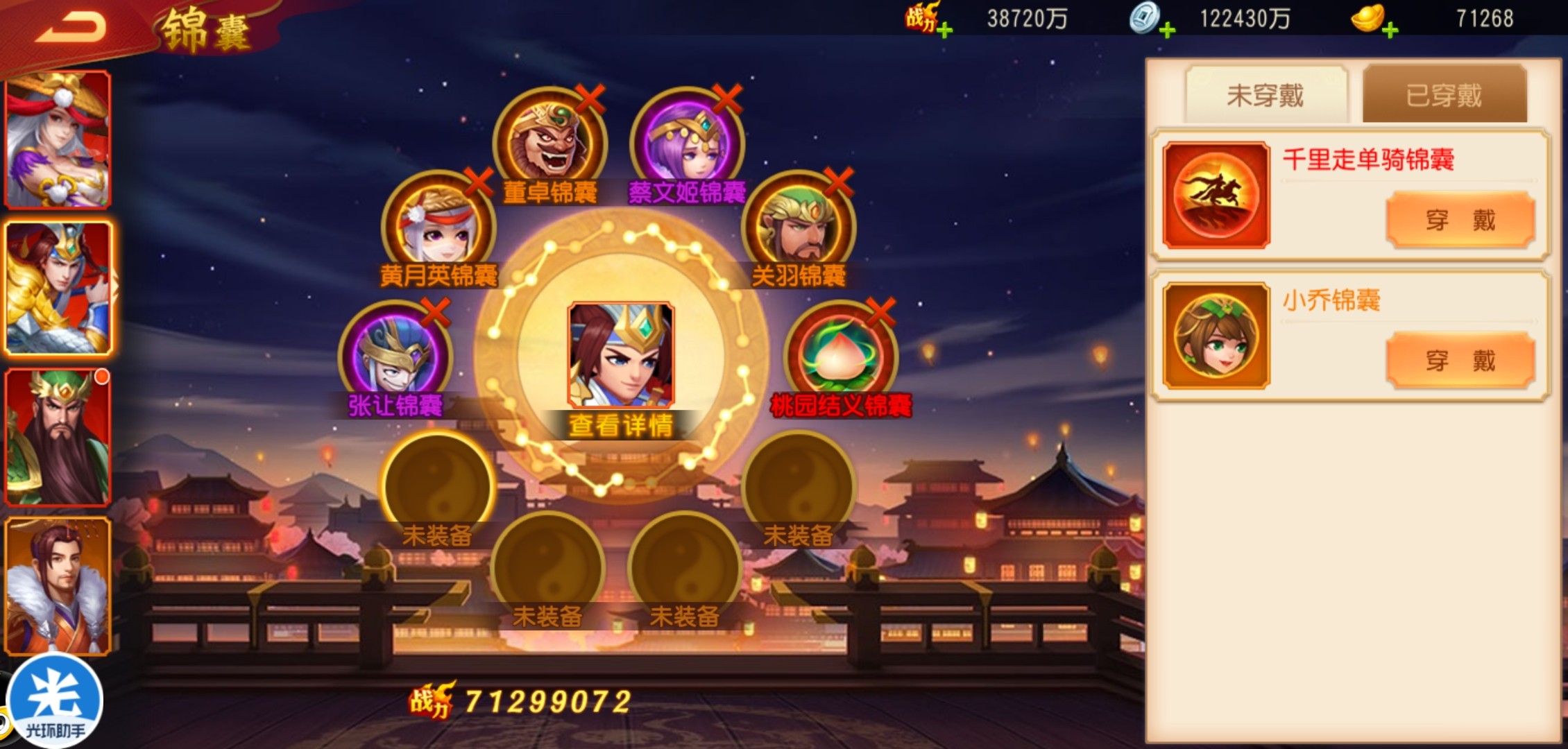Click the 千里走单骑锦囊 horseman icon
Image resolution: width=1568 pixels, height=749 pixels.
[x=1216, y=195]
